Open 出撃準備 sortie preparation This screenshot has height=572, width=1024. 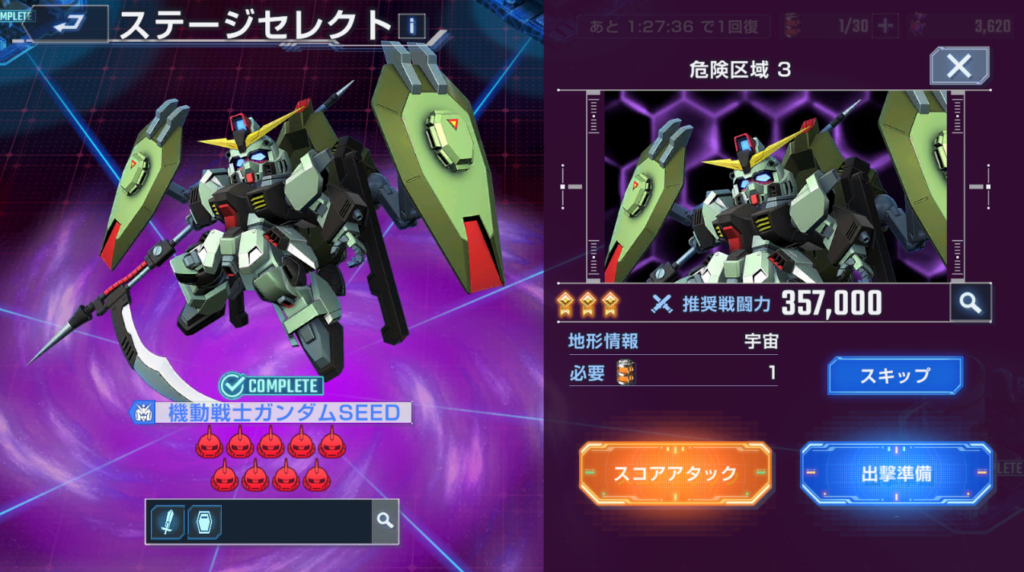[896, 473]
